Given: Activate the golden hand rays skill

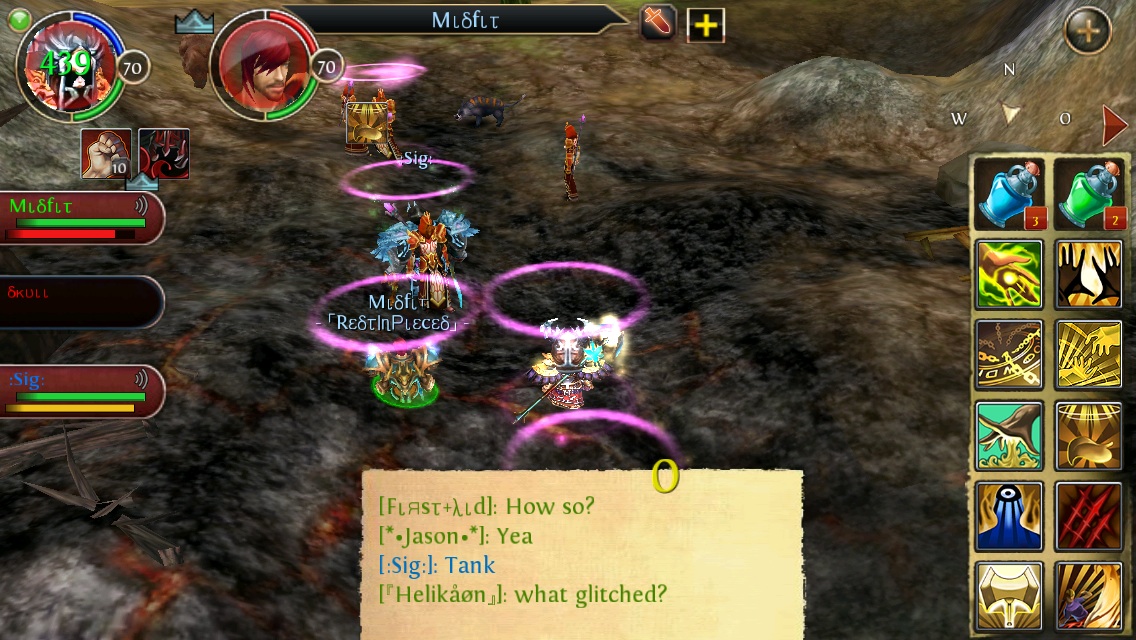Looking at the screenshot, I should pos(1089,355).
